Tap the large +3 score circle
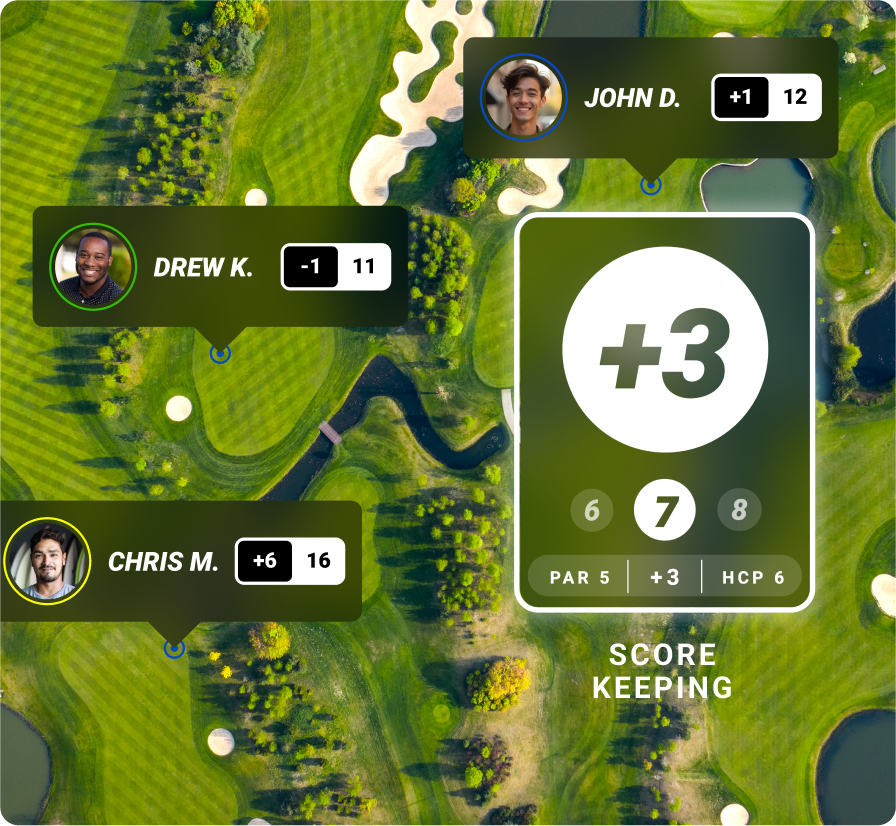Screen dimensions: 896x826 pyautogui.click(x=665, y=349)
